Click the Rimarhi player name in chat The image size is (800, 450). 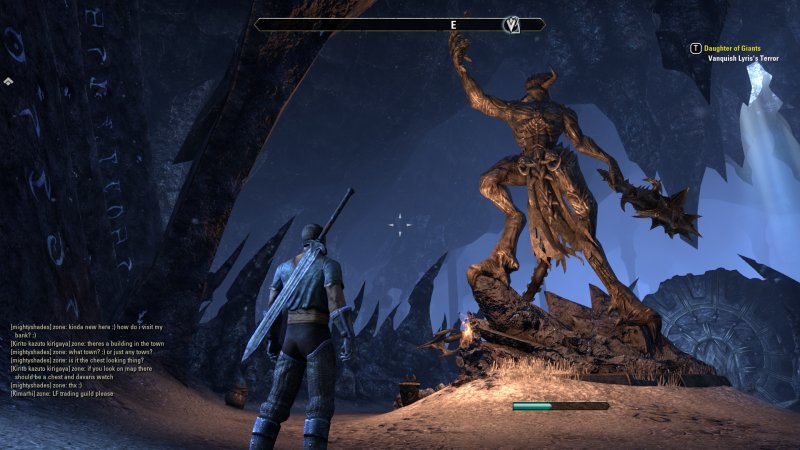[x=26, y=394]
